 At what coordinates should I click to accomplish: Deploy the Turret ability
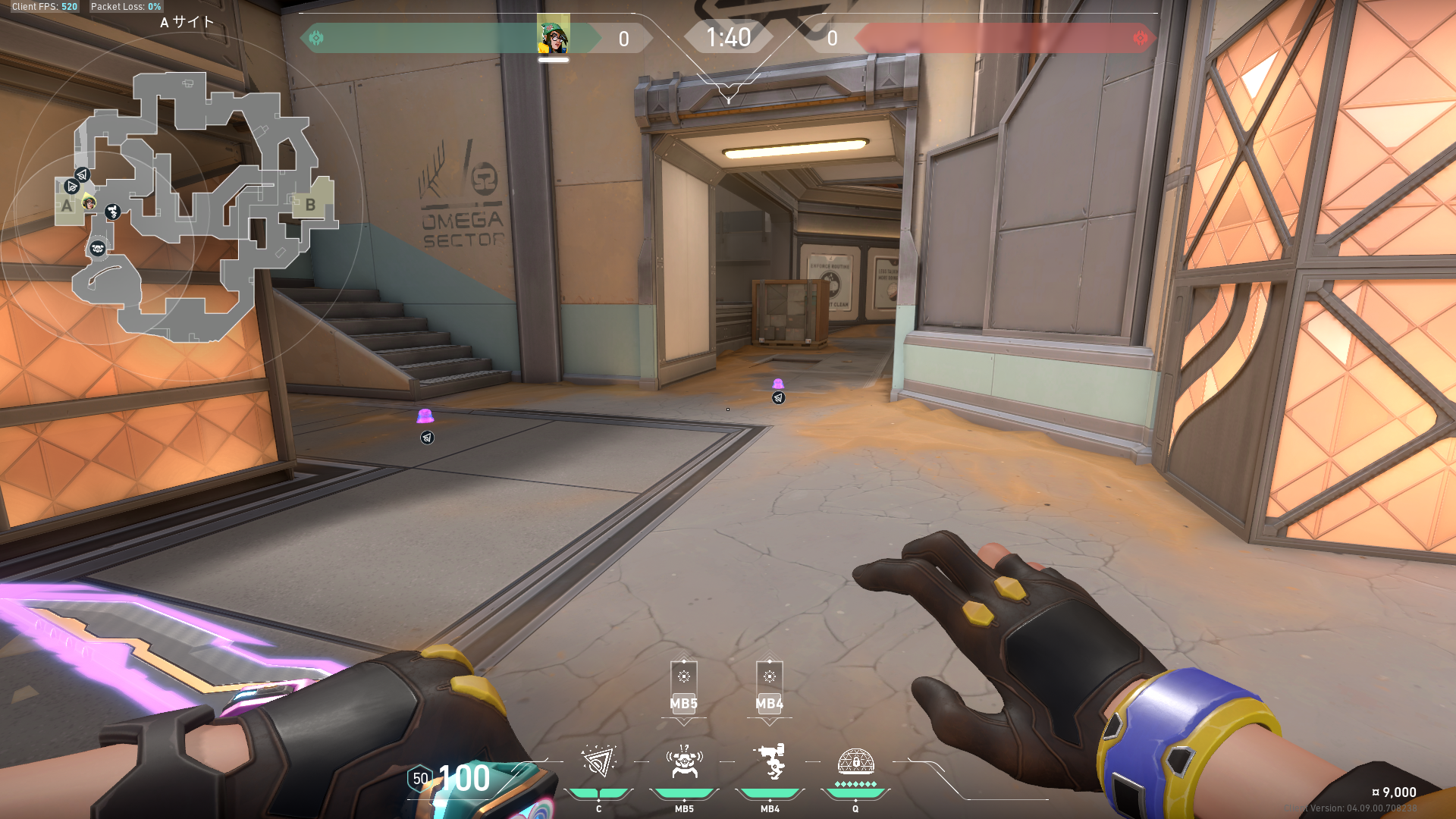(x=770, y=762)
